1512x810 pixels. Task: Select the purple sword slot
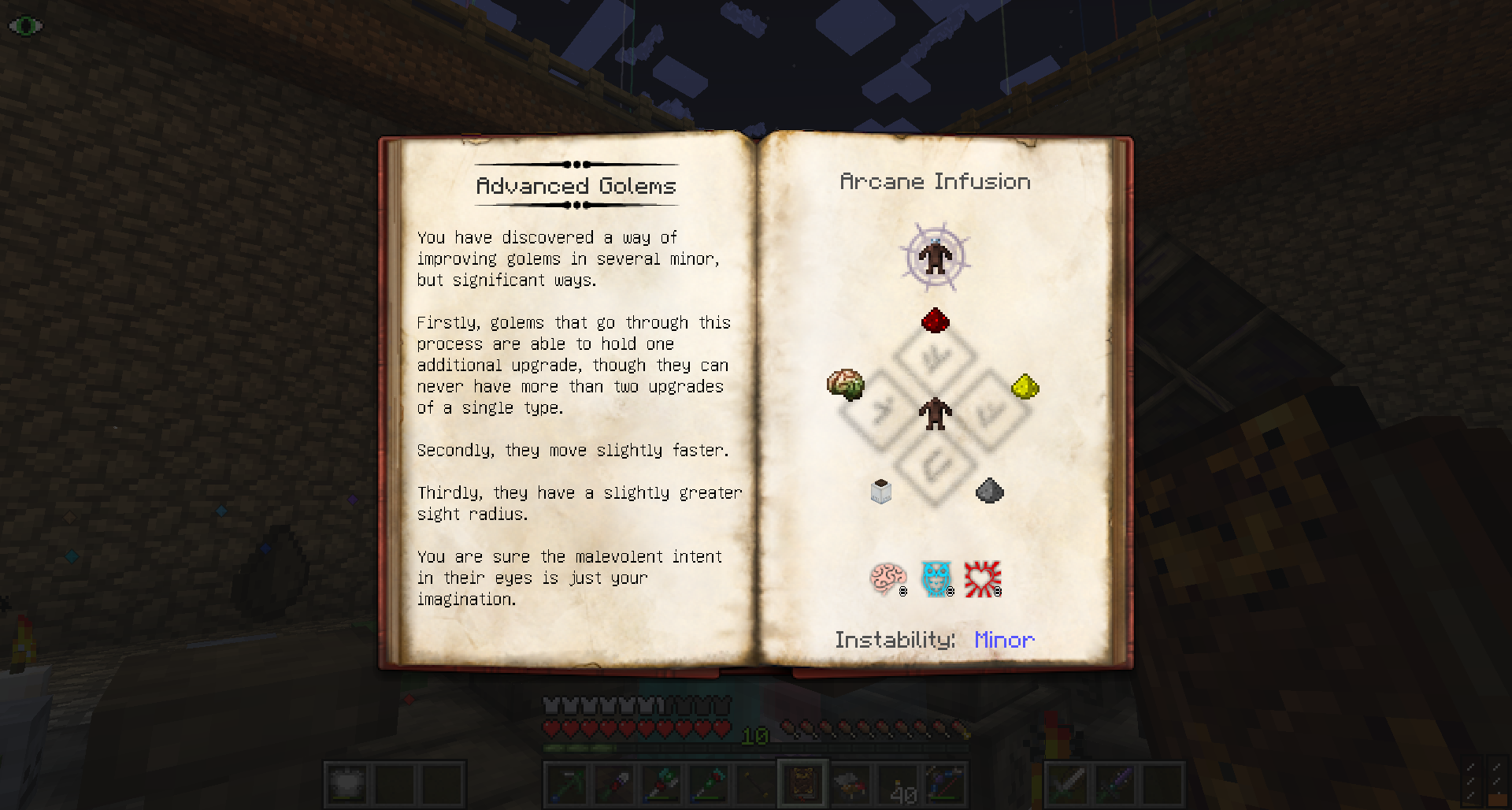point(1115,785)
